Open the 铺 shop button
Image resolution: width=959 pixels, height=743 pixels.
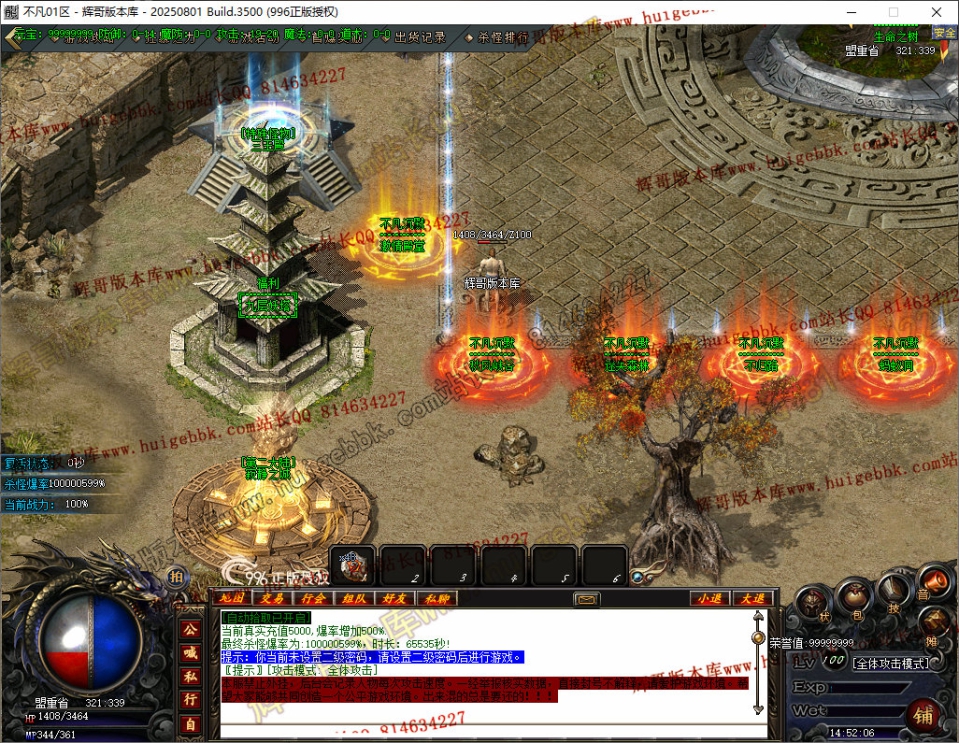923,714
